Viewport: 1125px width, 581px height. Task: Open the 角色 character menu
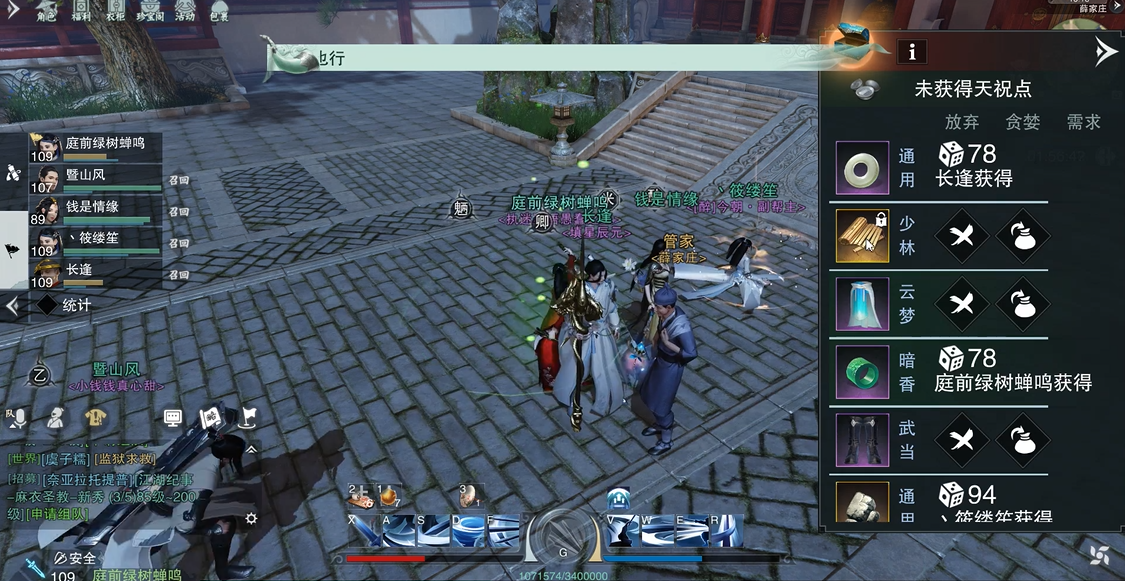point(46,11)
